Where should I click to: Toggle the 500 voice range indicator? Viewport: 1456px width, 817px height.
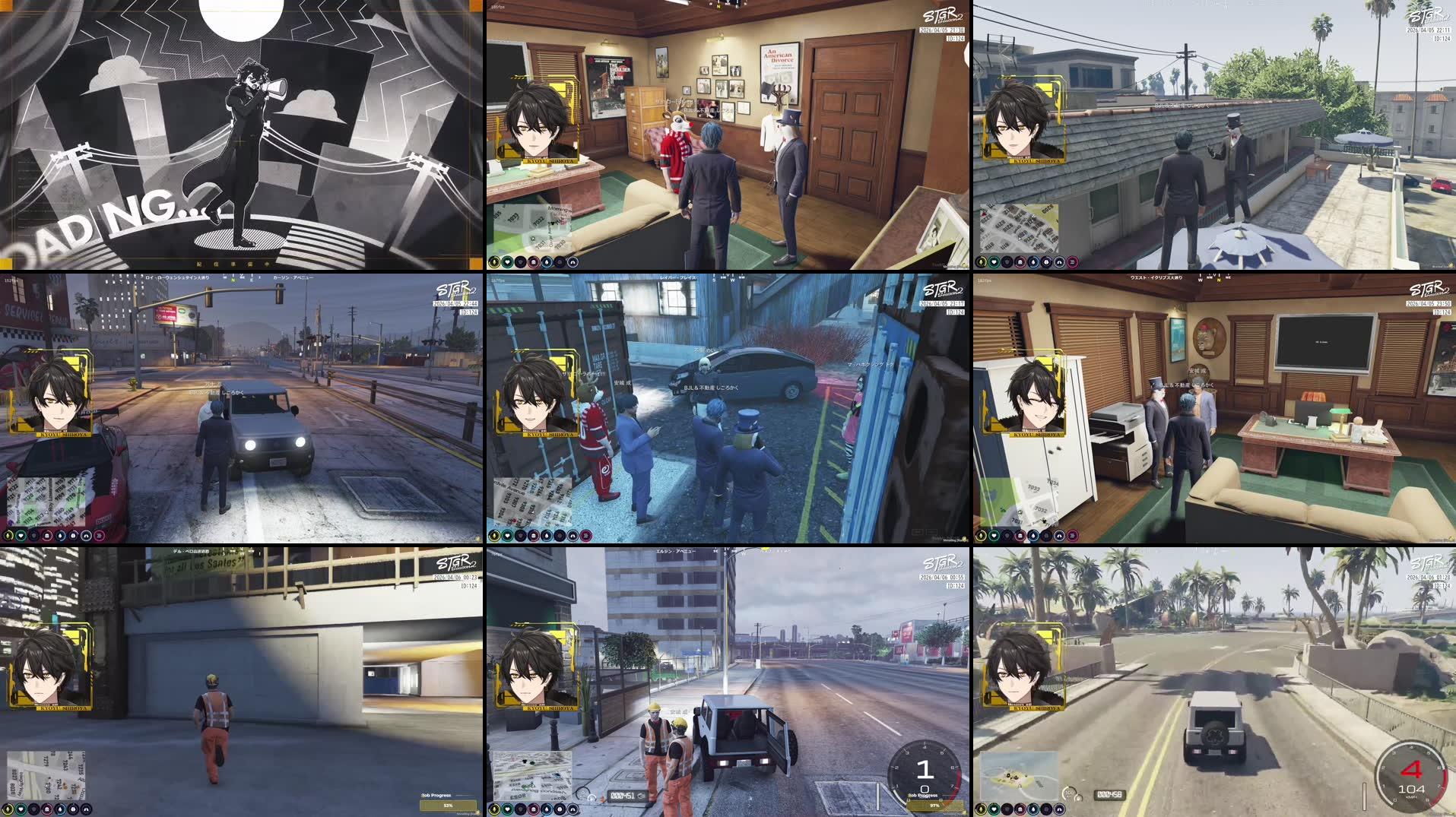pyautogui.click(x=1067, y=795)
